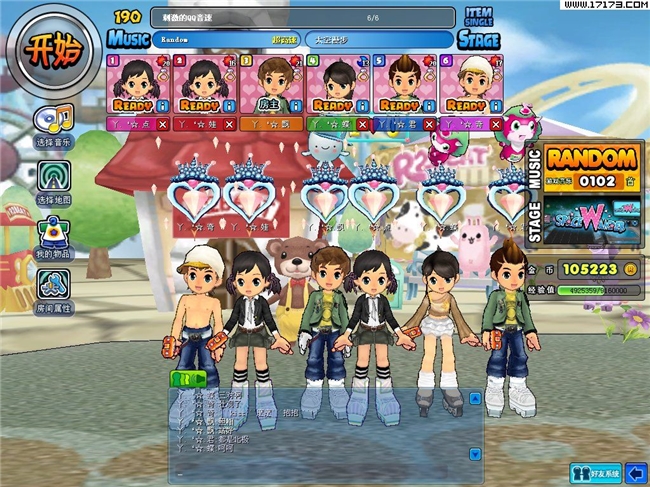Click the RANDOM music panel

[592, 166]
